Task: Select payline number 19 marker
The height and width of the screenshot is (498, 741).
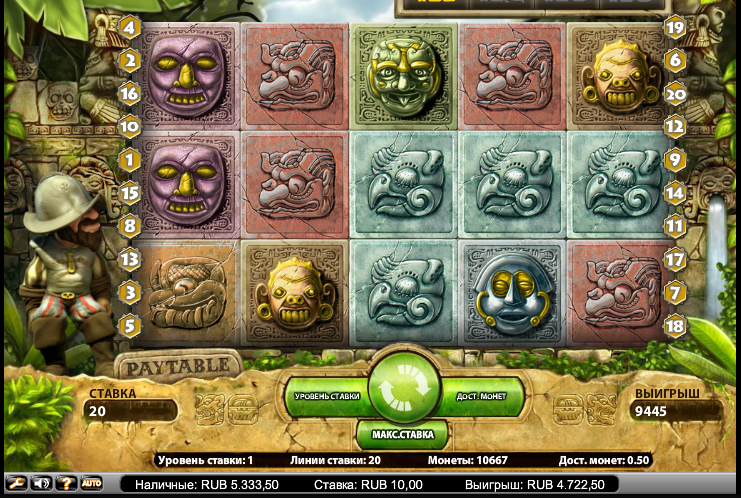Action: [675, 27]
